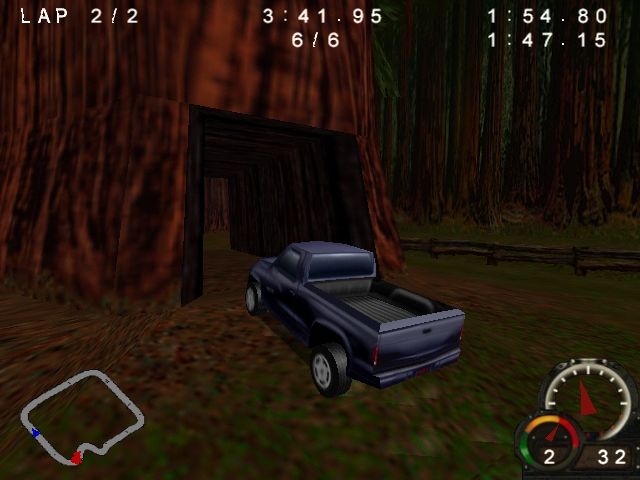
Task: Select the red player marker on minimap
Action: 76,458
